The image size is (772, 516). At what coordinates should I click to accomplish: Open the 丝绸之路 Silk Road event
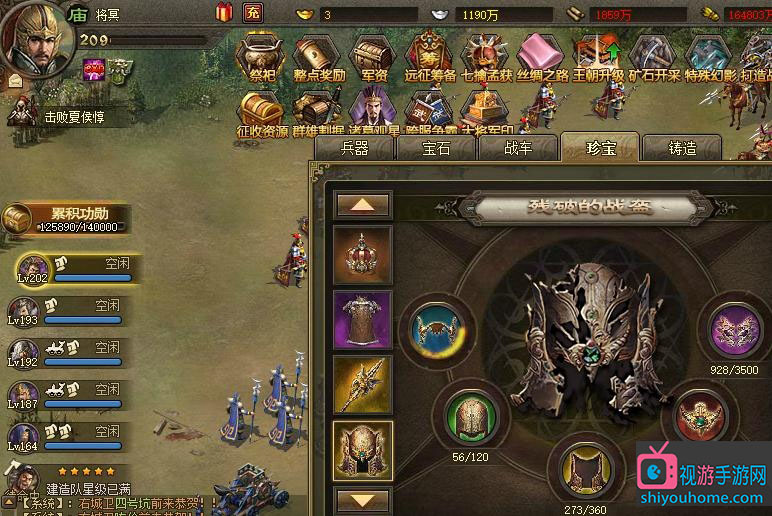click(x=542, y=54)
